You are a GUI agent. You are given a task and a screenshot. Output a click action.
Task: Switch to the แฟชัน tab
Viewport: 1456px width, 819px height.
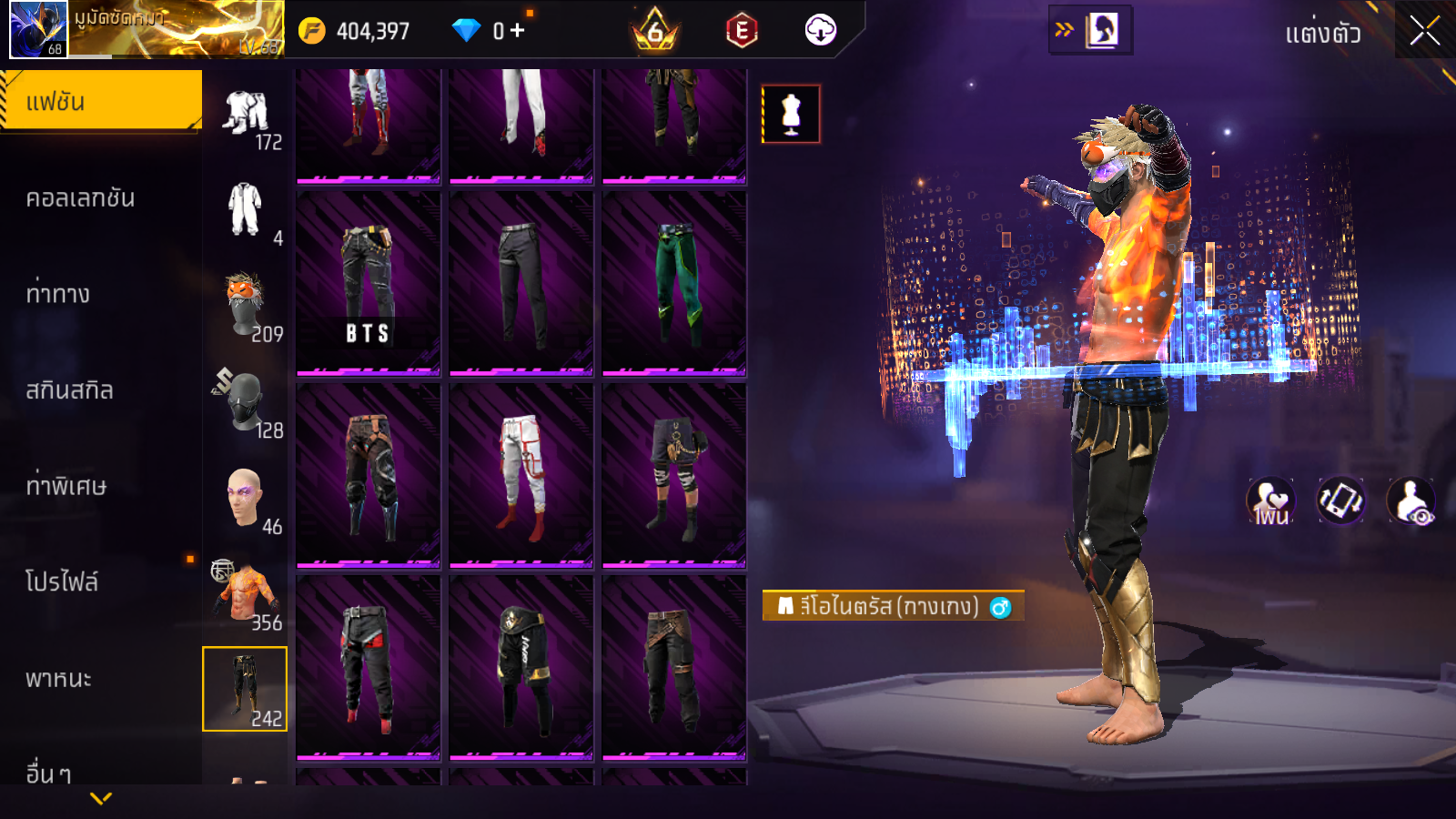pyautogui.click(x=101, y=101)
